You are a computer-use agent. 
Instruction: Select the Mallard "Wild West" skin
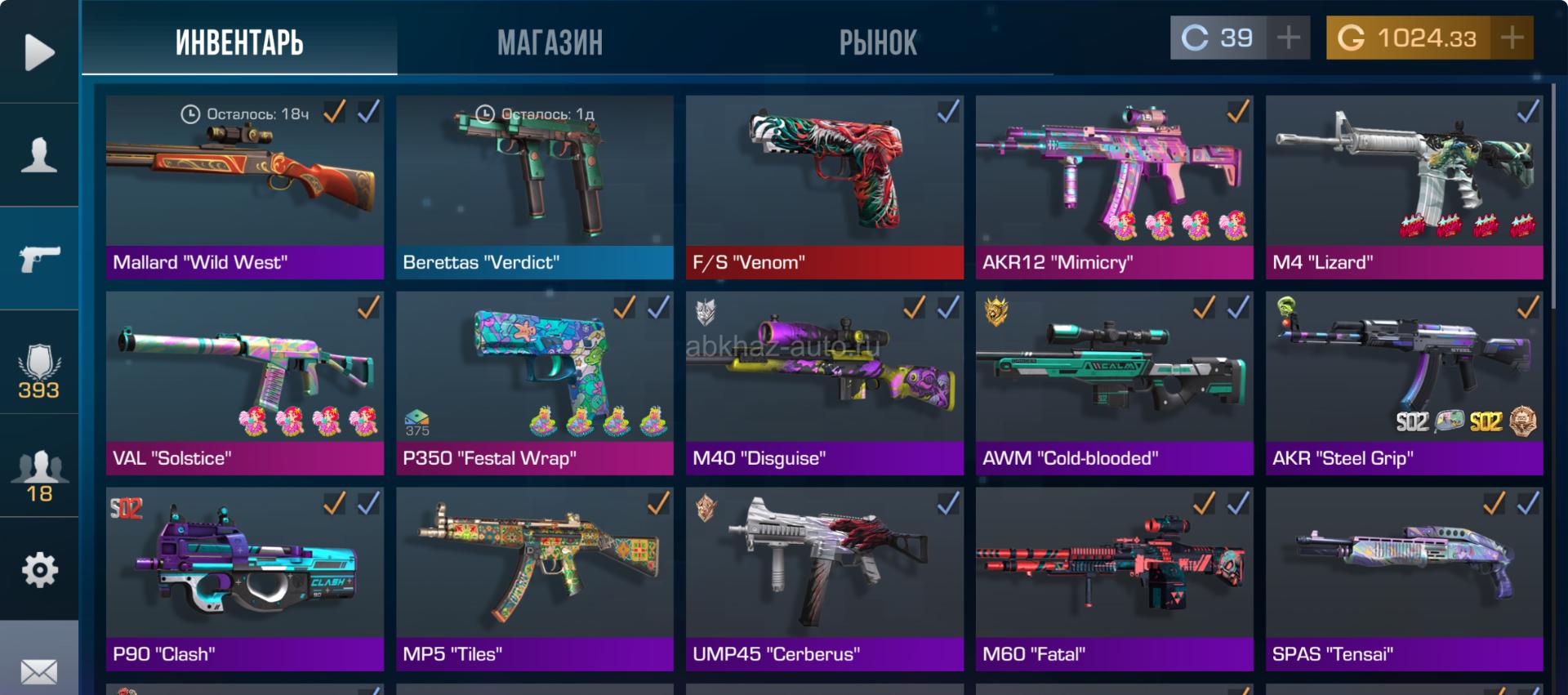[244, 187]
